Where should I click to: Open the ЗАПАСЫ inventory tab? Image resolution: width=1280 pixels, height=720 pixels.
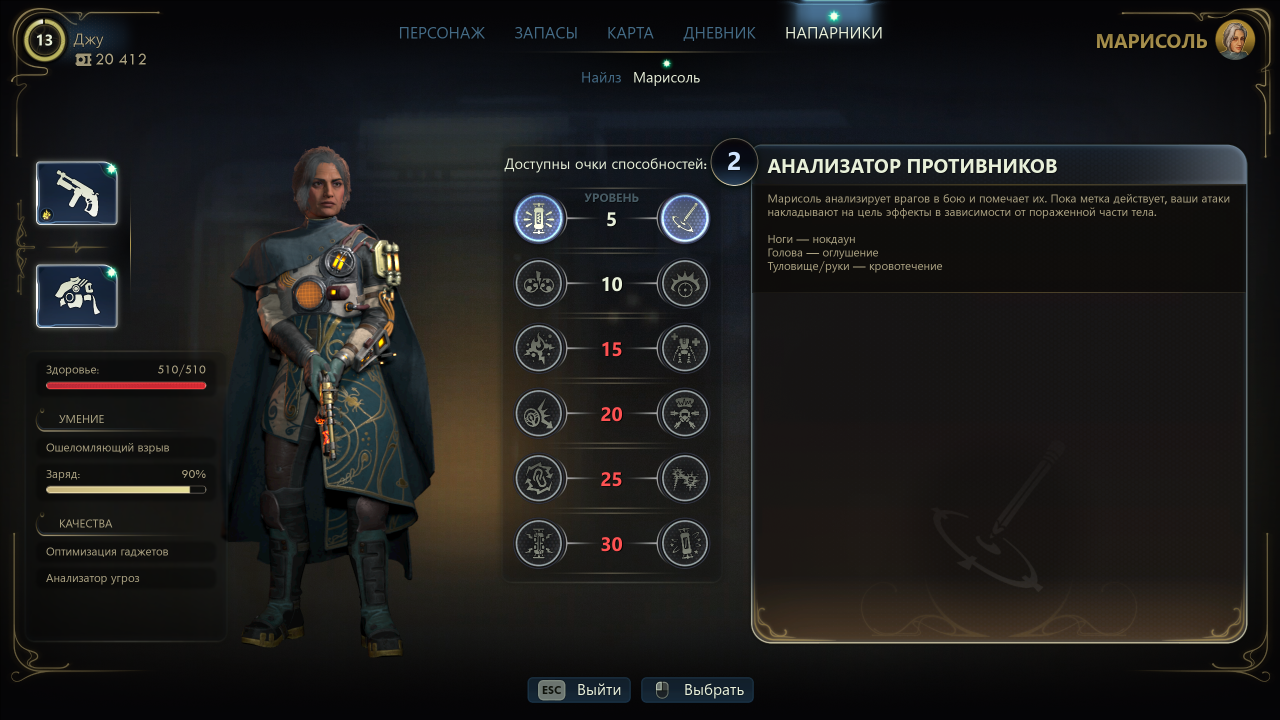(x=545, y=33)
